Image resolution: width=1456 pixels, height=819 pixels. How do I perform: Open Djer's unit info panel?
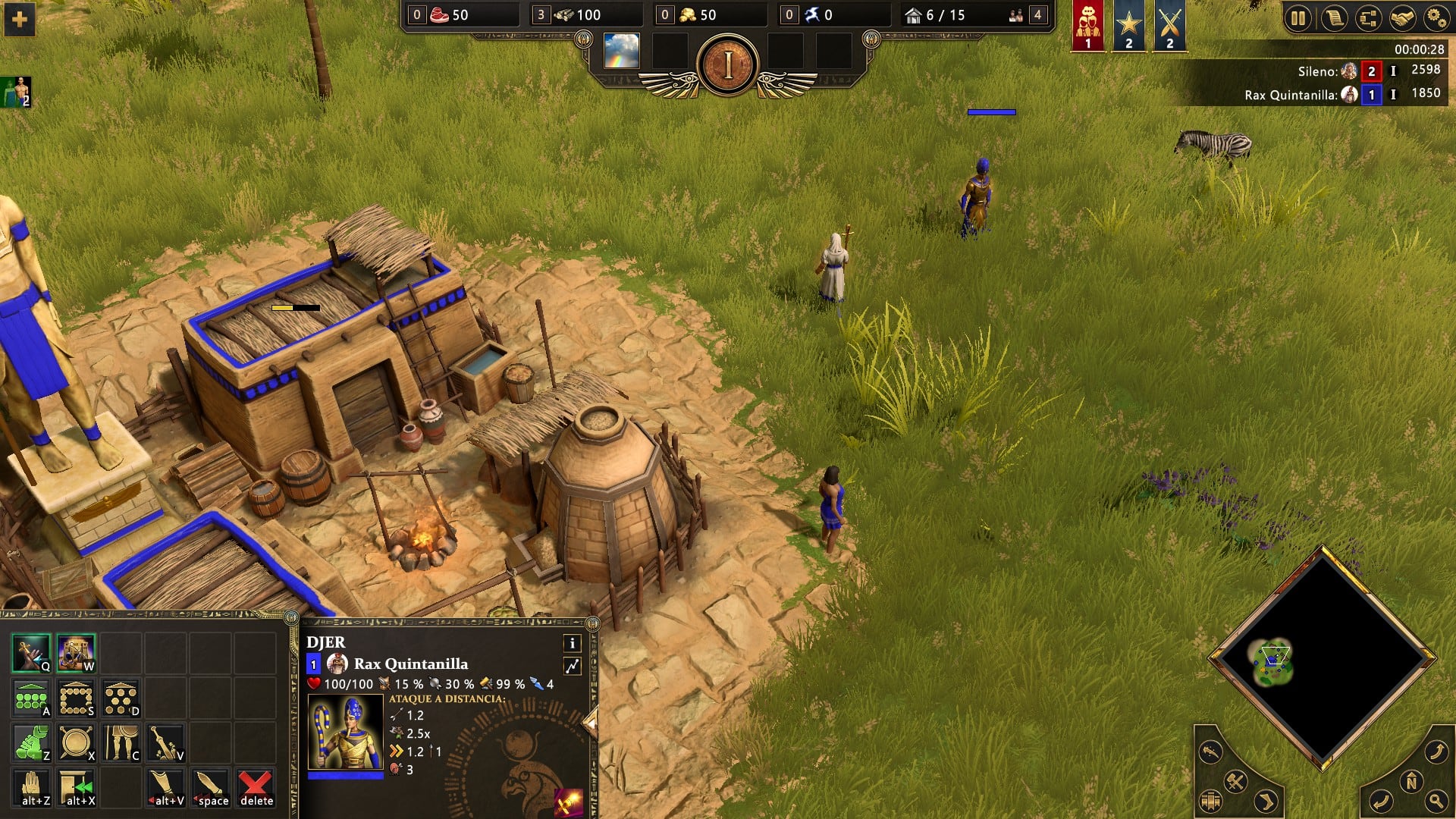pos(573,643)
